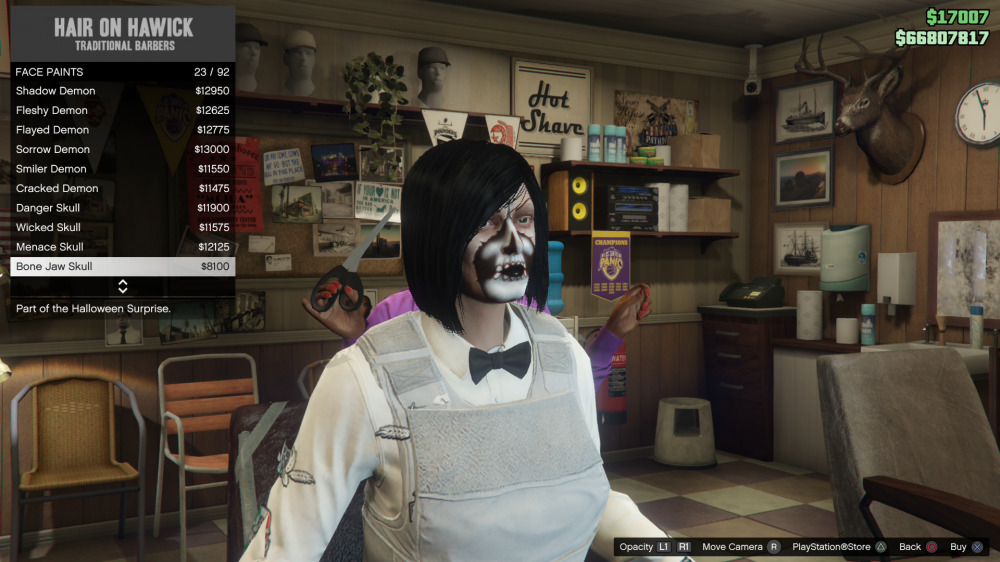Select the Cracked Demon option
The width and height of the screenshot is (1000, 562).
pyautogui.click(x=122, y=188)
